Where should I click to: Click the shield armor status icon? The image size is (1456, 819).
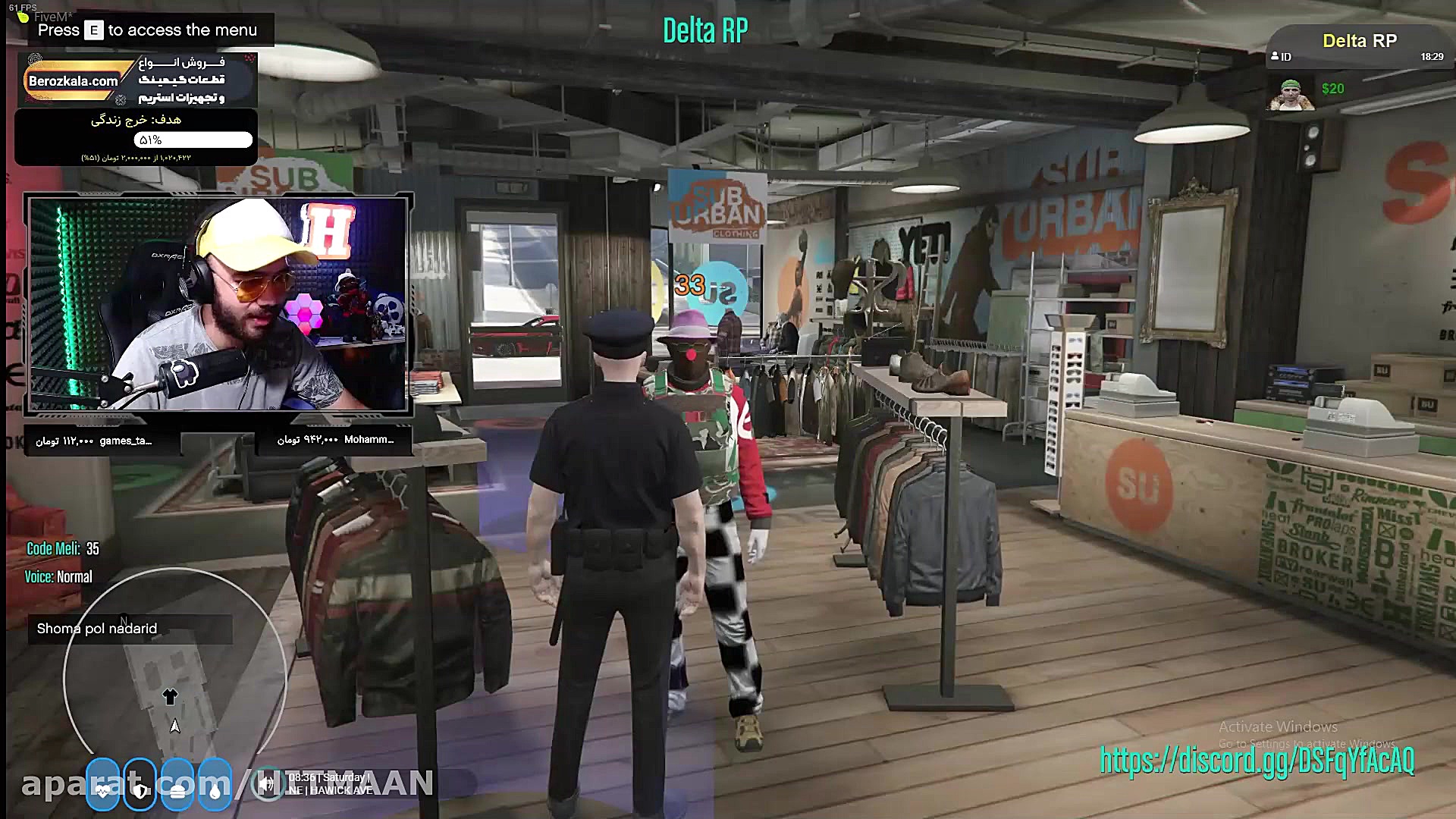tap(140, 789)
